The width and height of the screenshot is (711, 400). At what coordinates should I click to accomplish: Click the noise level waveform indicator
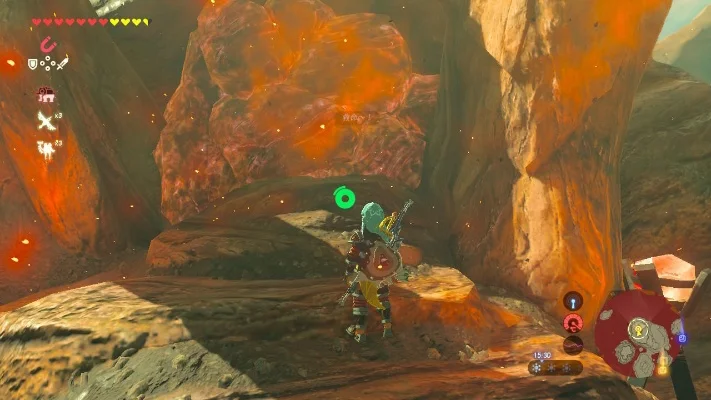coord(572,344)
